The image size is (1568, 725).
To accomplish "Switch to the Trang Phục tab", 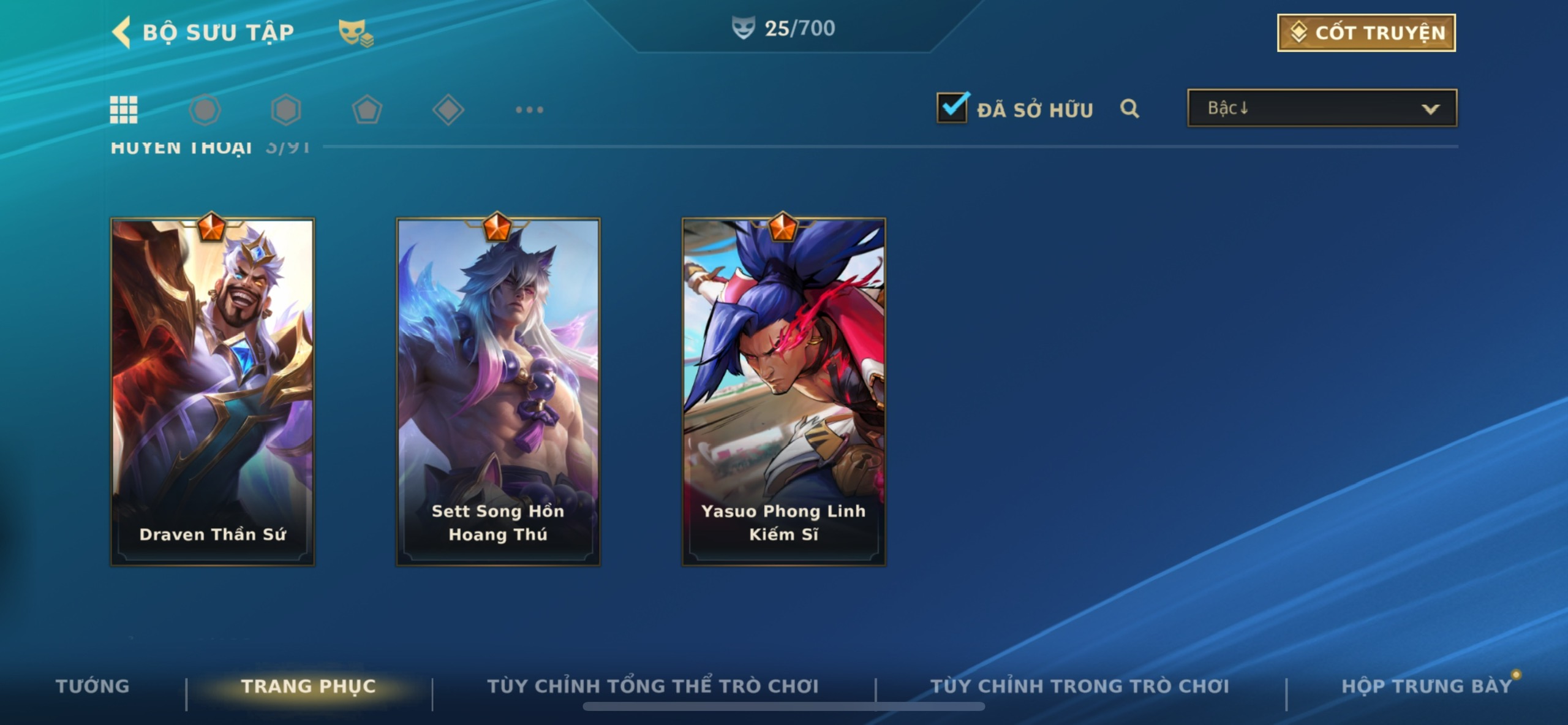I will (308, 686).
